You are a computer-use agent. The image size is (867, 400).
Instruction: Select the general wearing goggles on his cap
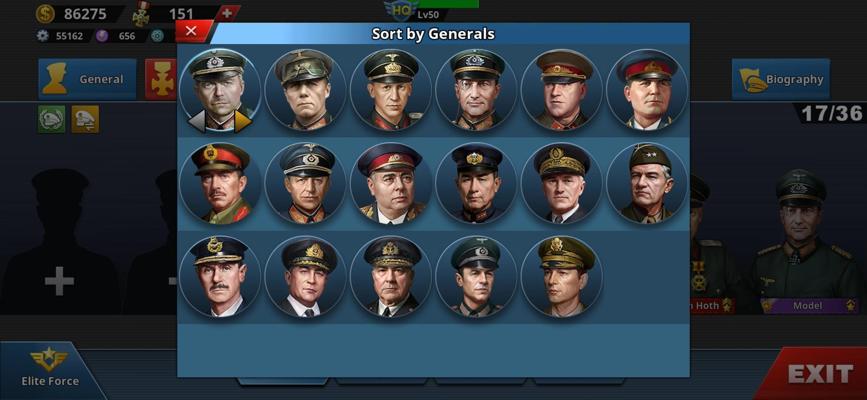pos(305,90)
